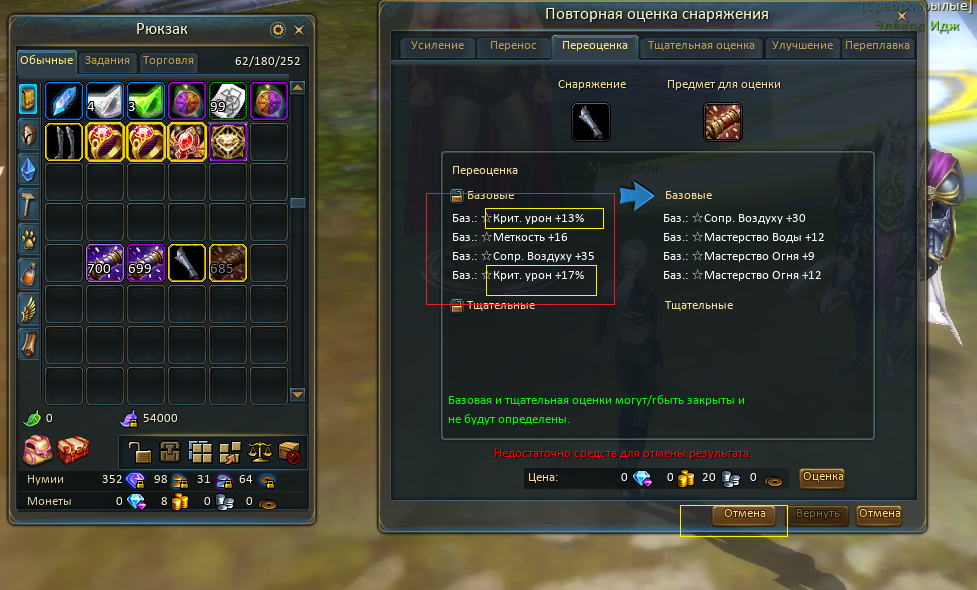Screen dimensions: 977x590
Task: Switch to the Улучшение tab
Action: (x=802, y=46)
